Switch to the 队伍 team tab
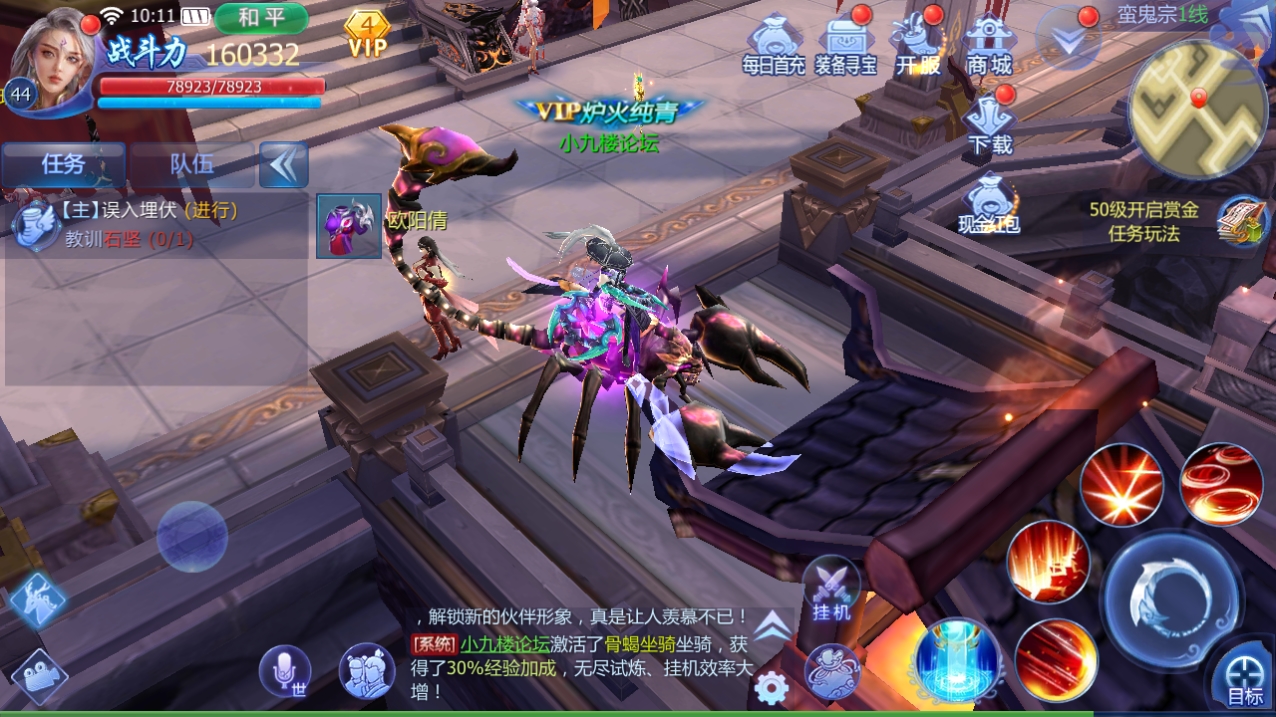Viewport: 1276px width, 717px height. [191, 164]
